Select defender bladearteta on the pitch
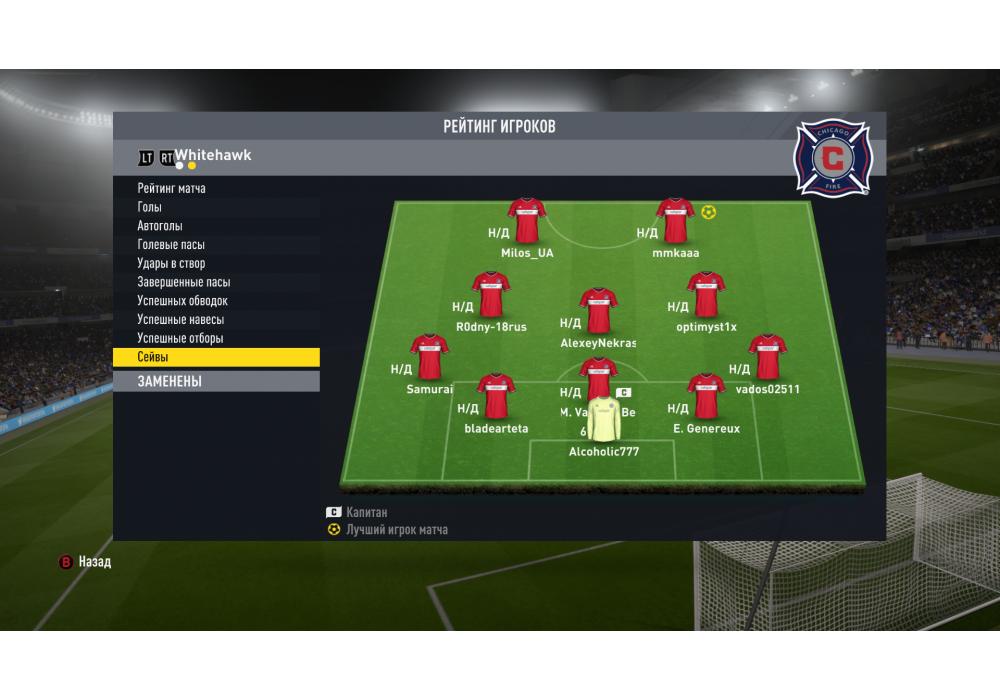 496,398
